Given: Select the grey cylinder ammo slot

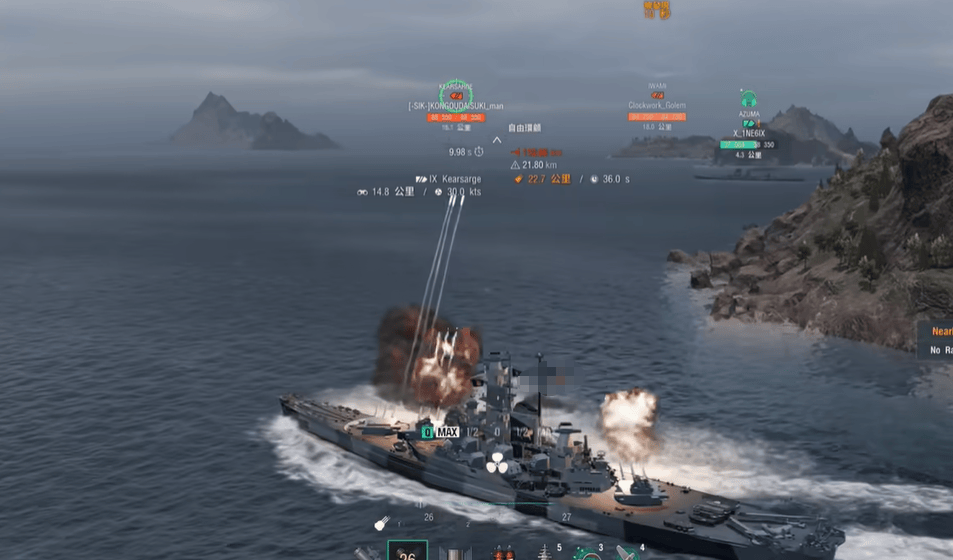Looking at the screenshot, I should pos(456,553).
